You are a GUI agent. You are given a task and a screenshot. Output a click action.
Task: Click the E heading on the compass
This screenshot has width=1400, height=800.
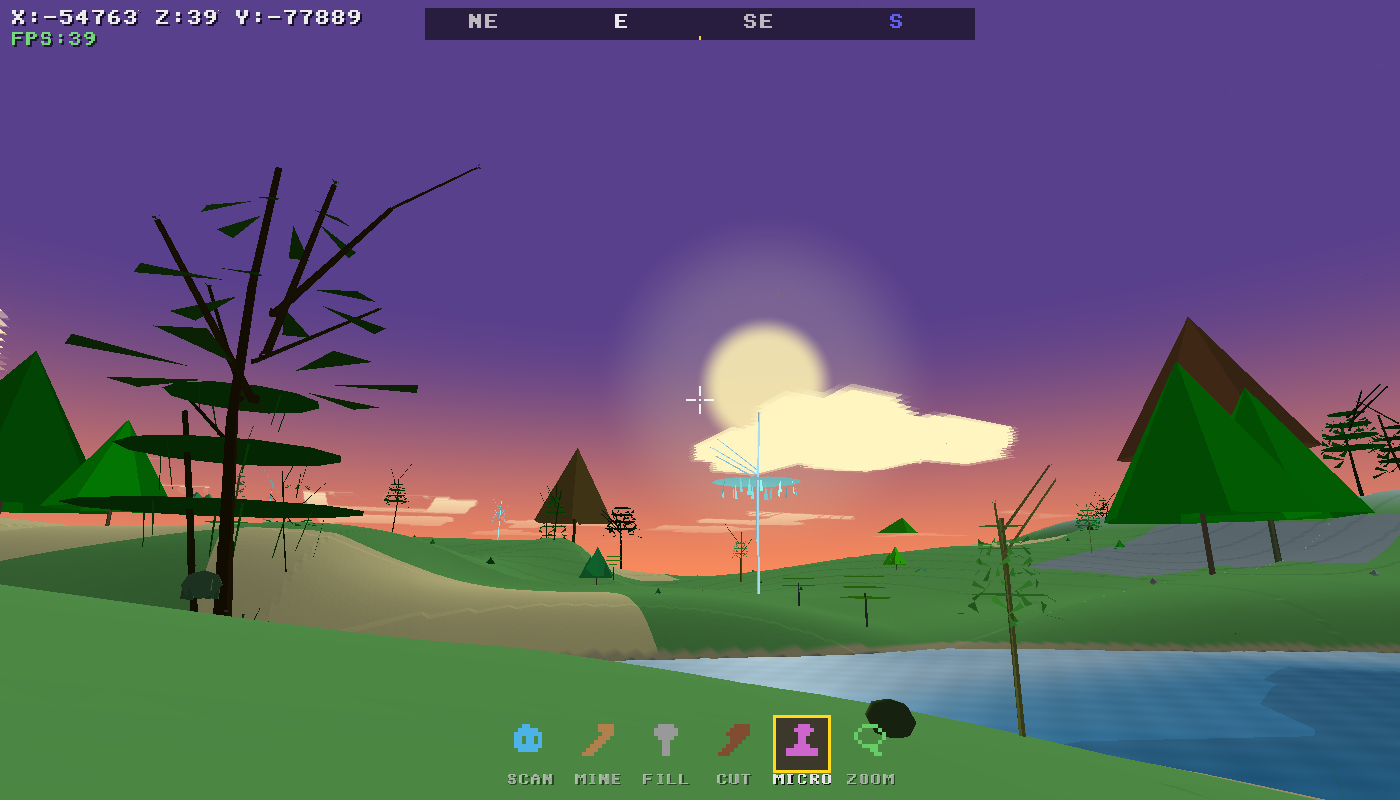tap(621, 22)
